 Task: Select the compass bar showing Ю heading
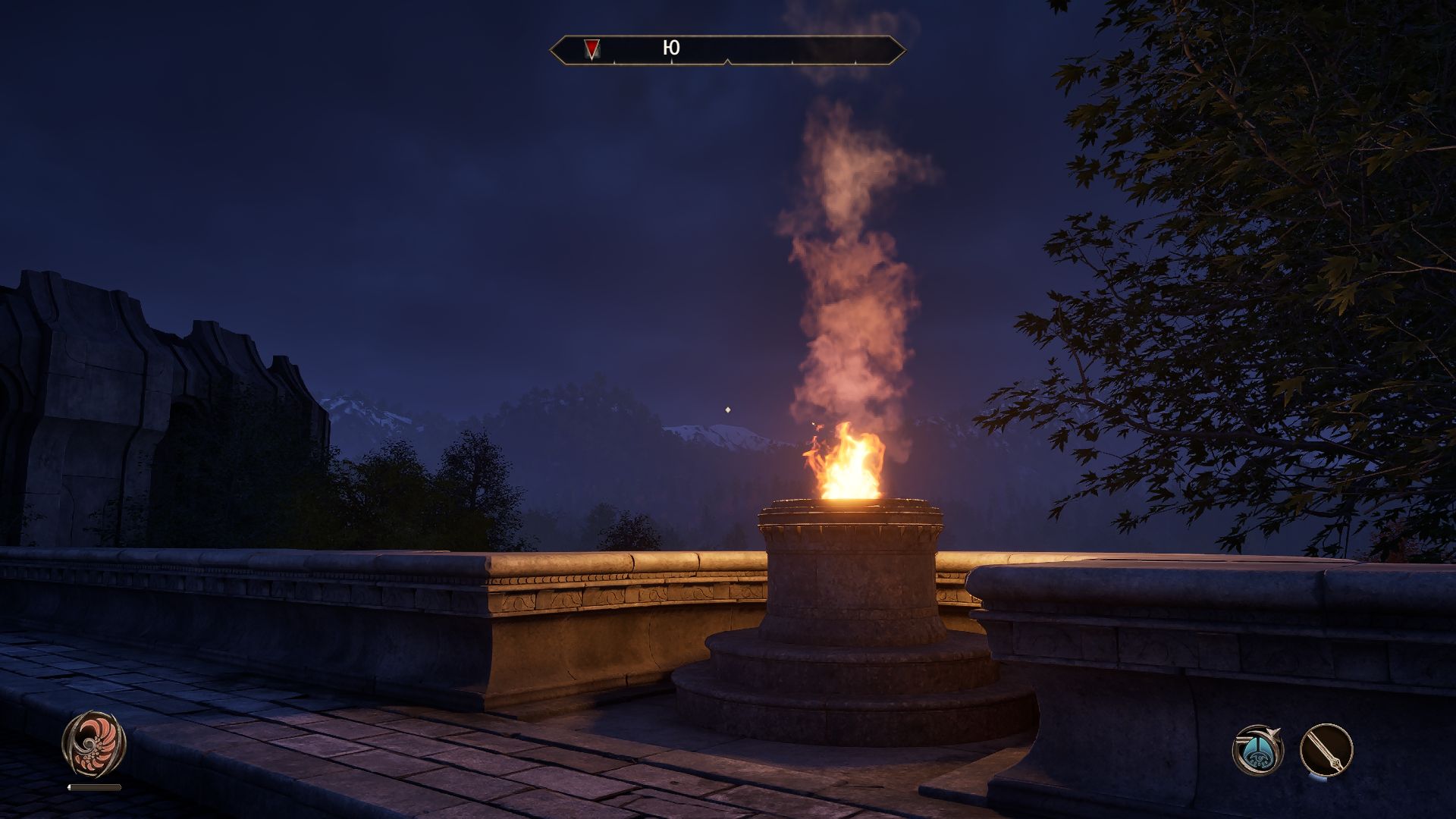click(x=727, y=50)
